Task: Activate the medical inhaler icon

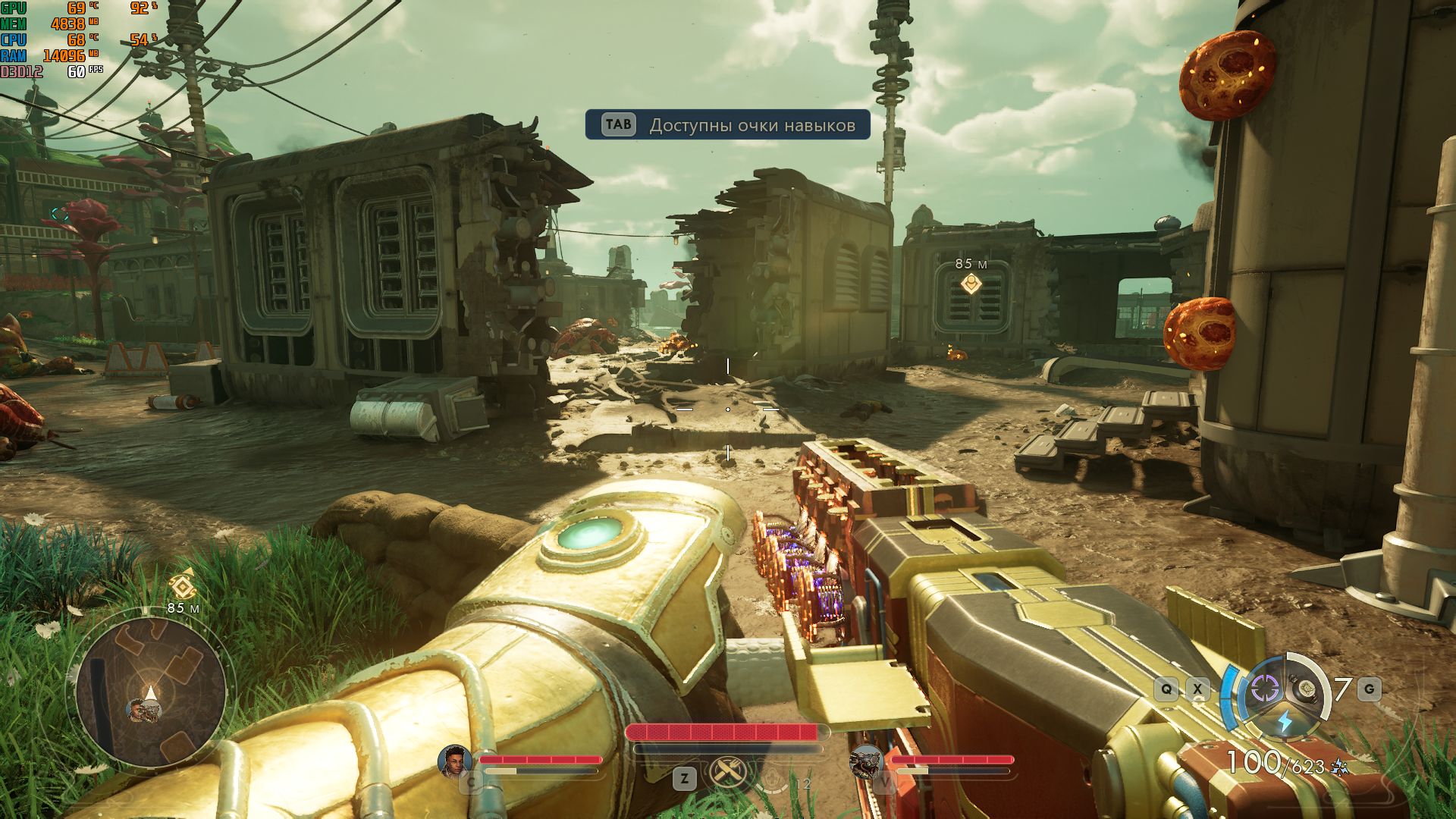Action: pyautogui.click(x=773, y=778)
